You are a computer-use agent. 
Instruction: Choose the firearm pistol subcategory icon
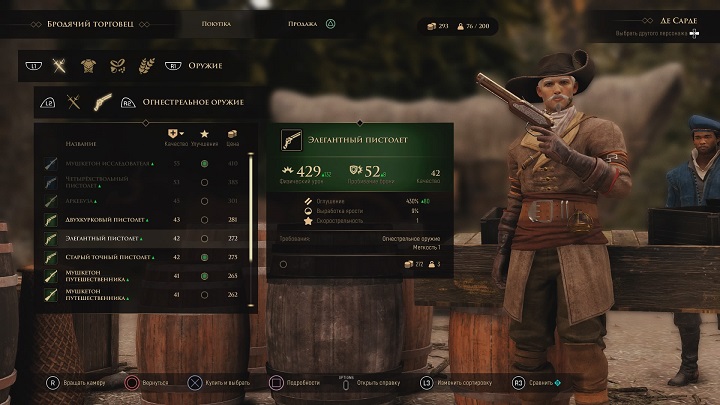coord(102,101)
